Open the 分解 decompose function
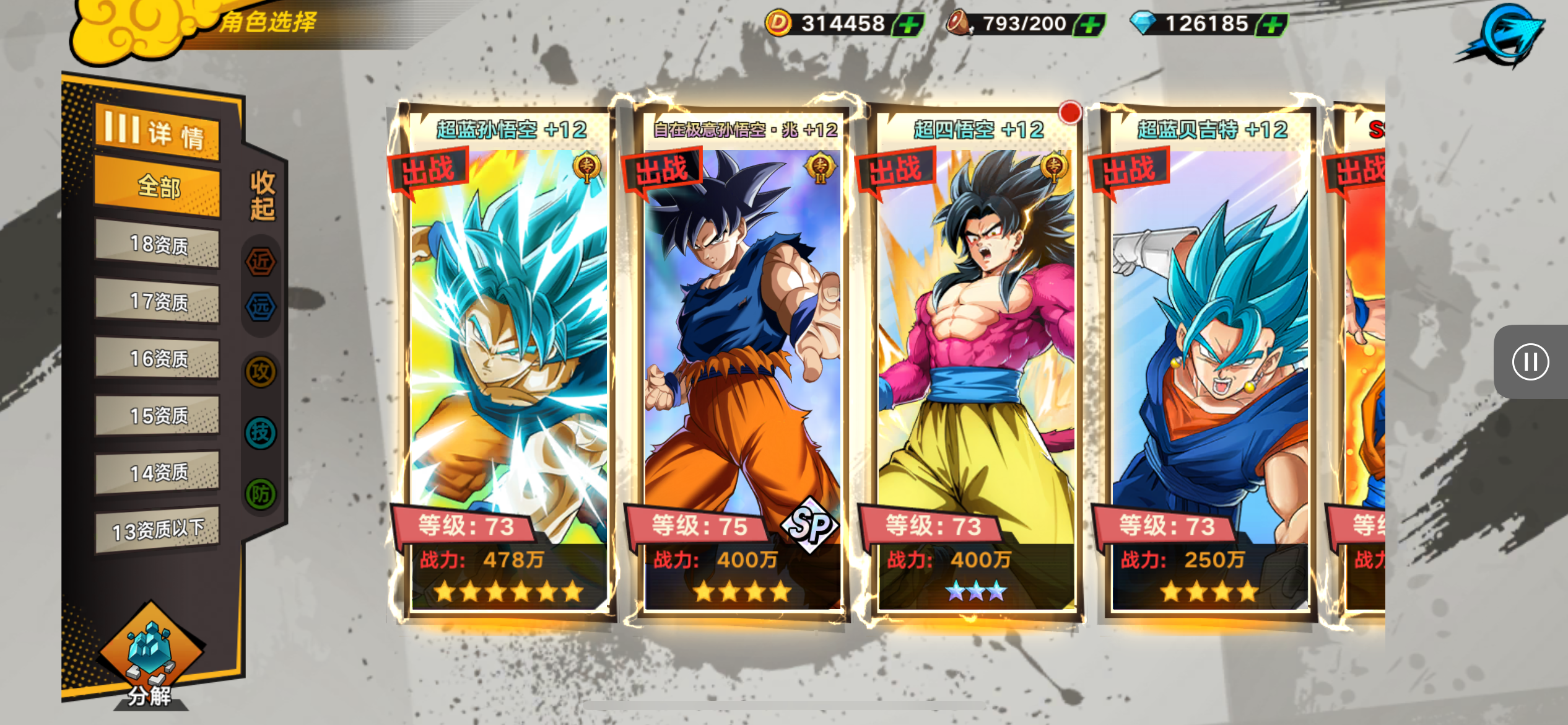The image size is (1568, 725). click(150, 658)
